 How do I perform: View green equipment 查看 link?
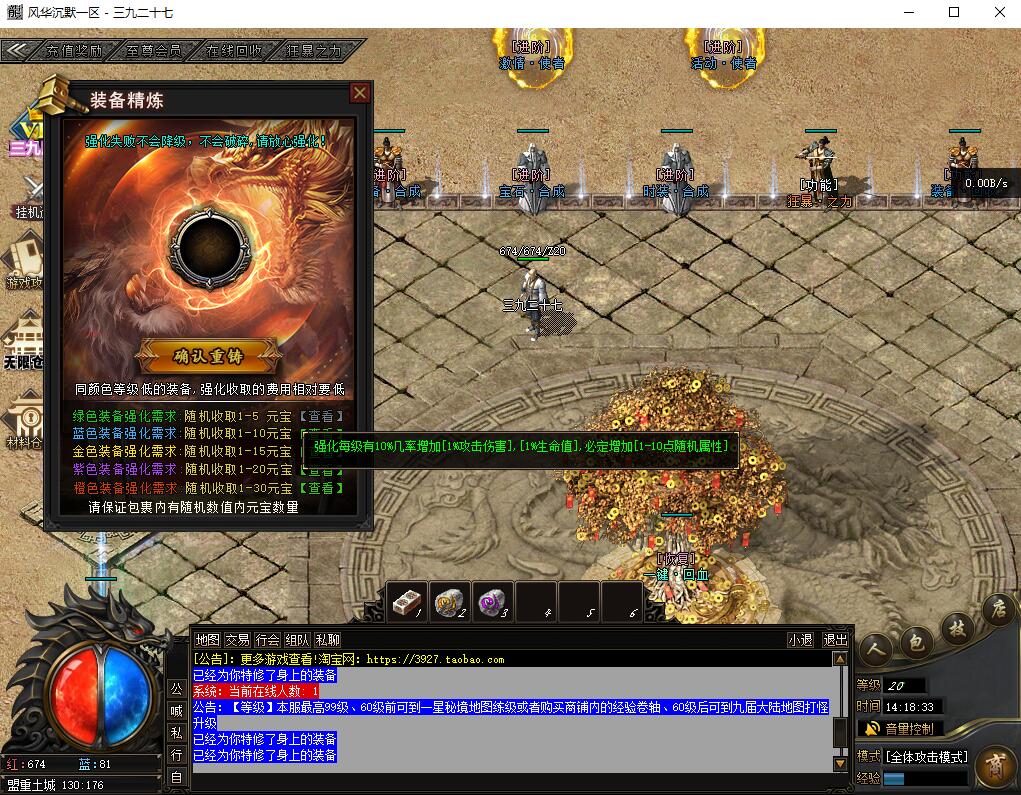pos(321,416)
